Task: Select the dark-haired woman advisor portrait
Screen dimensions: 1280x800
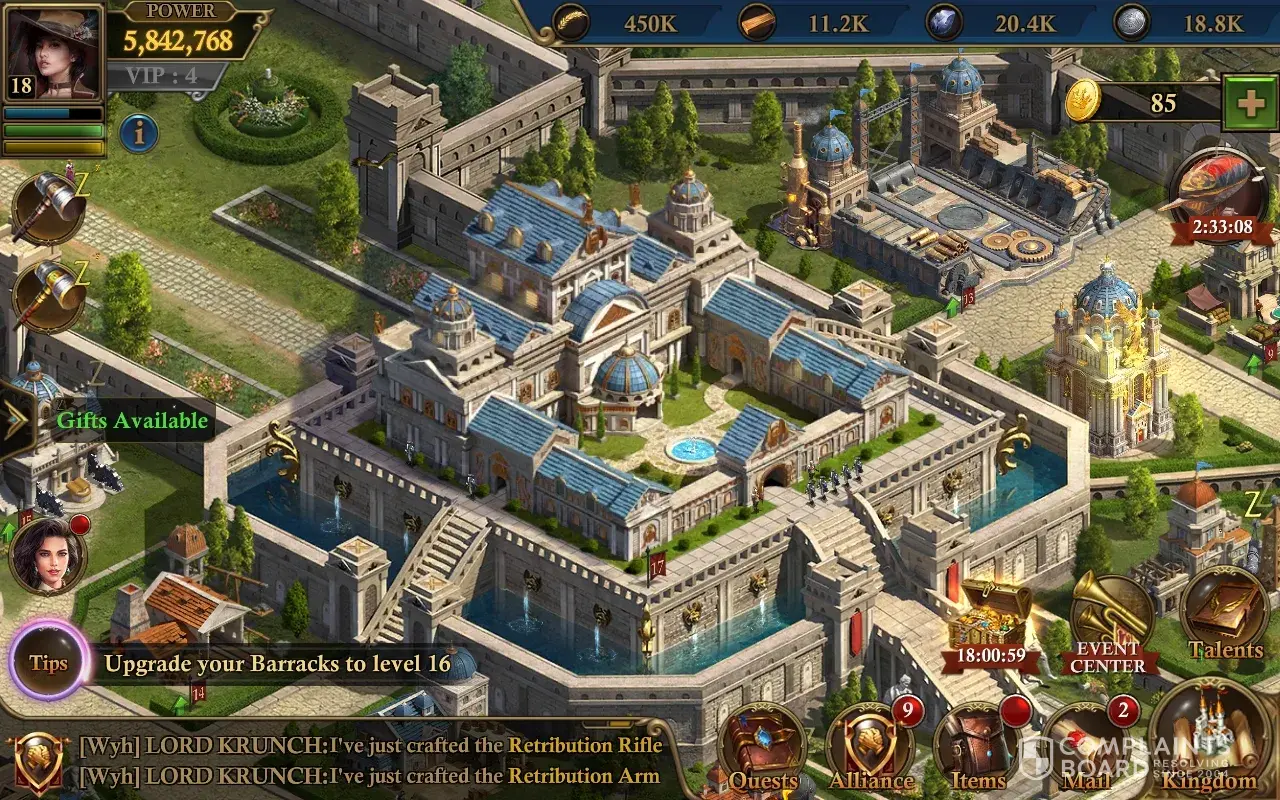Action: [x=47, y=555]
